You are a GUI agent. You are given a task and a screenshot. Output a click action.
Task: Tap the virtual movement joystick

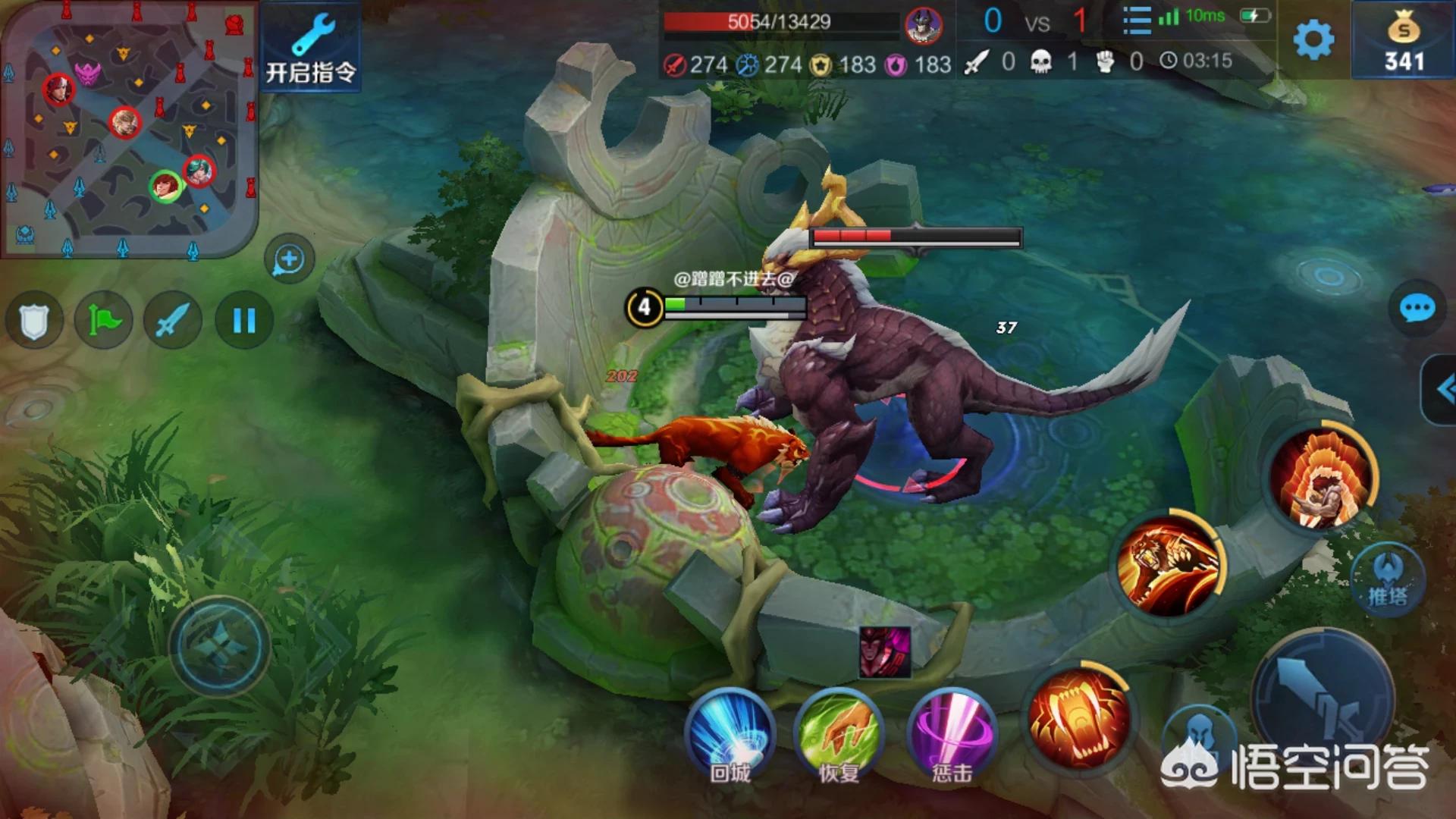pyautogui.click(x=220, y=646)
